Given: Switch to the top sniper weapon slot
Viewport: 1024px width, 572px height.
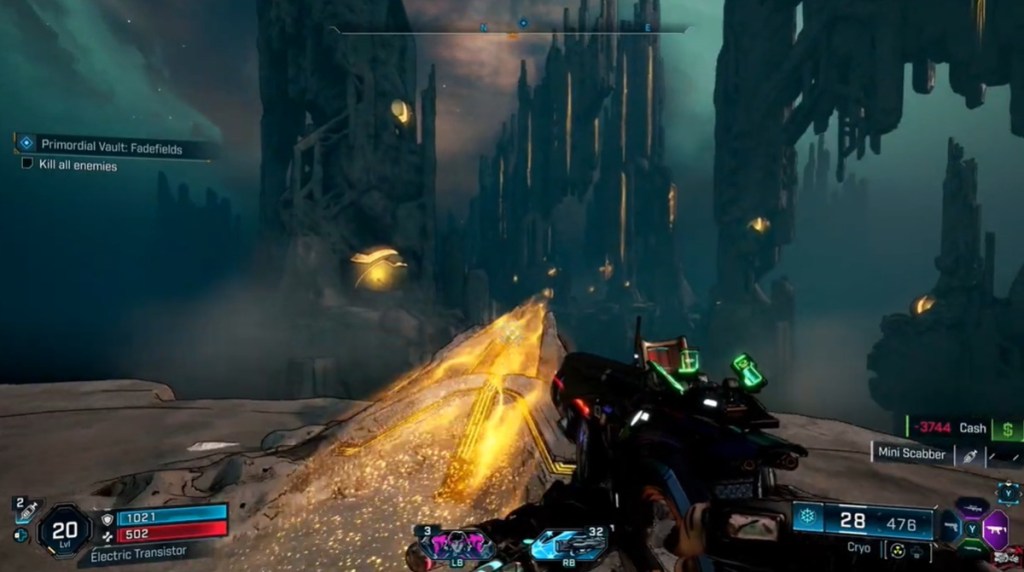Looking at the screenshot, I should (x=971, y=506).
